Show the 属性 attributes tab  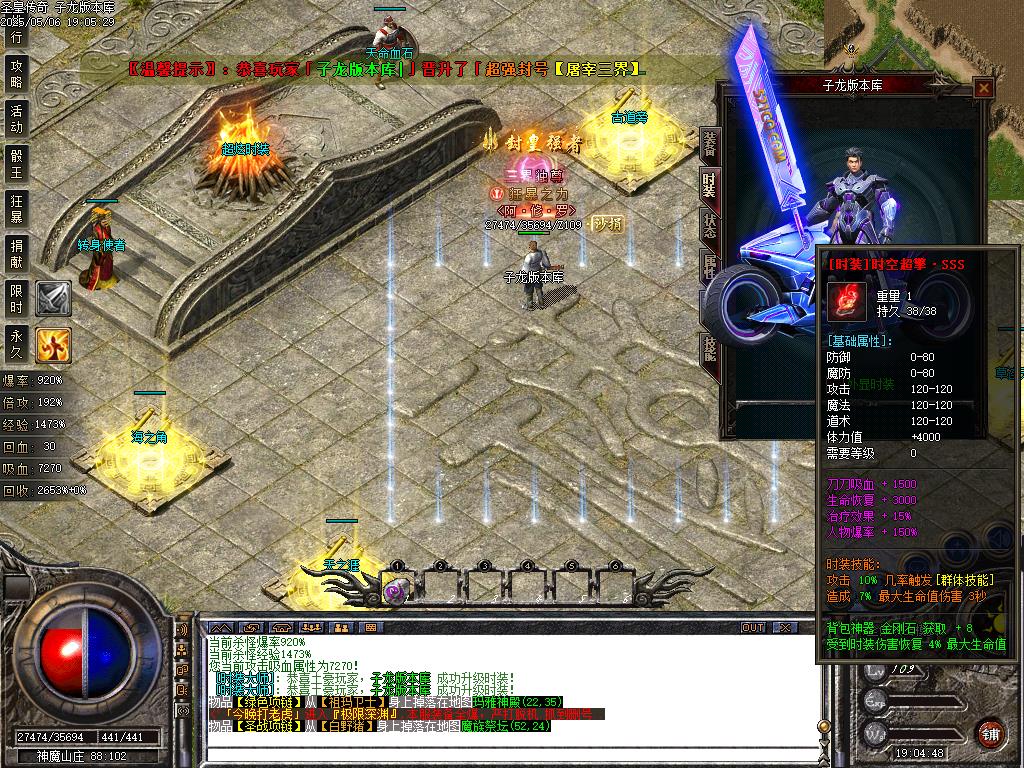click(709, 264)
